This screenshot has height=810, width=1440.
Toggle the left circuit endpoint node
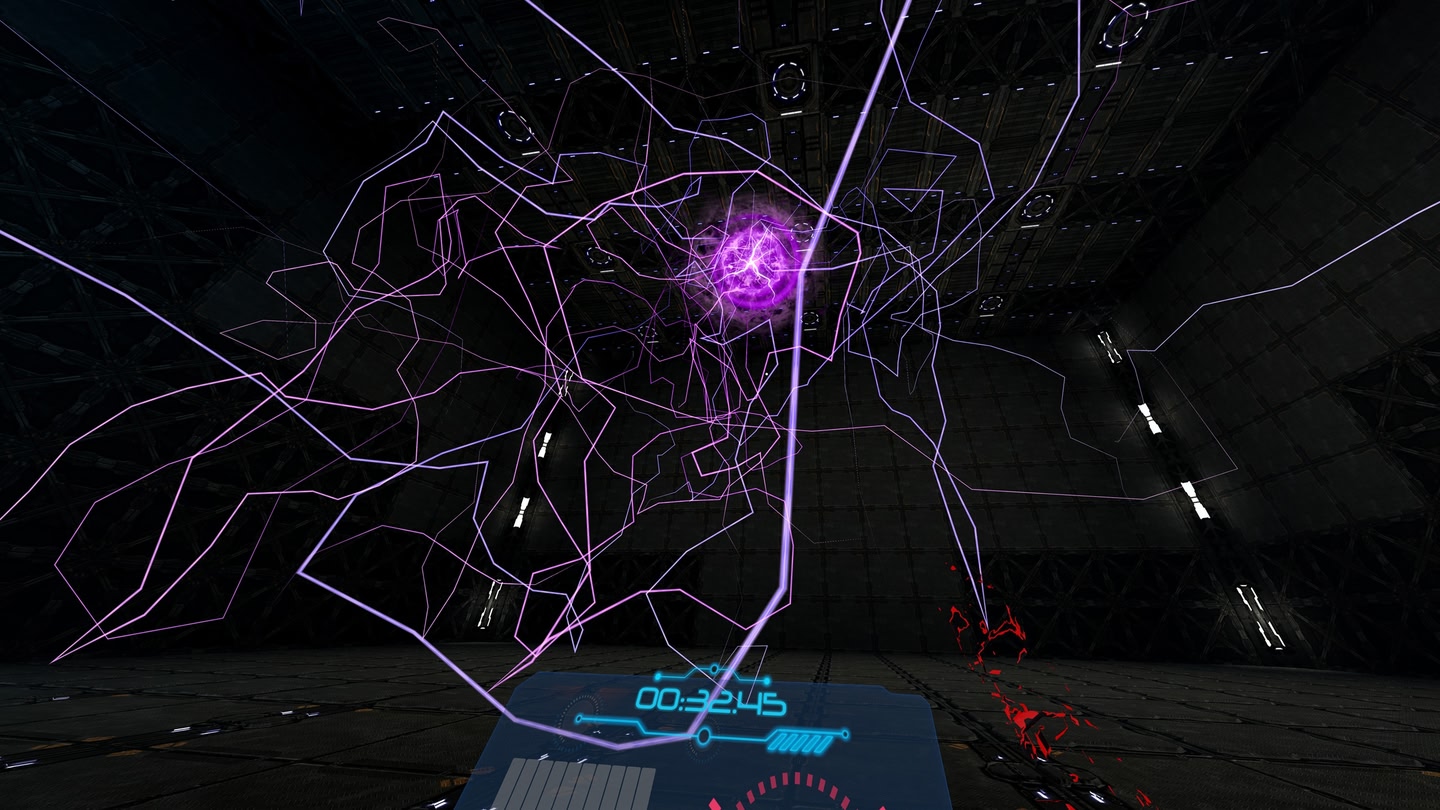pyautogui.click(x=579, y=717)
